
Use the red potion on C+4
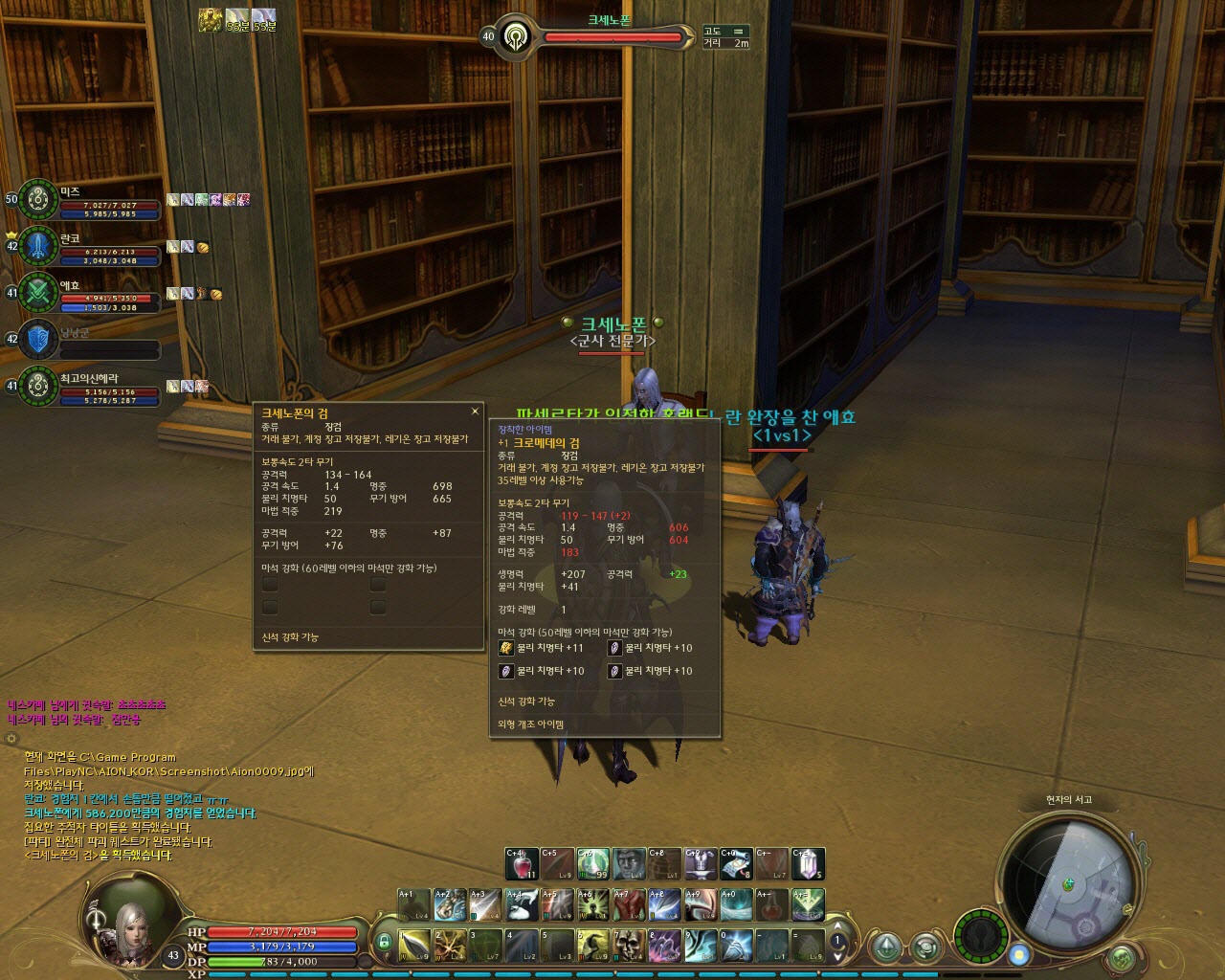pos(521,864)
